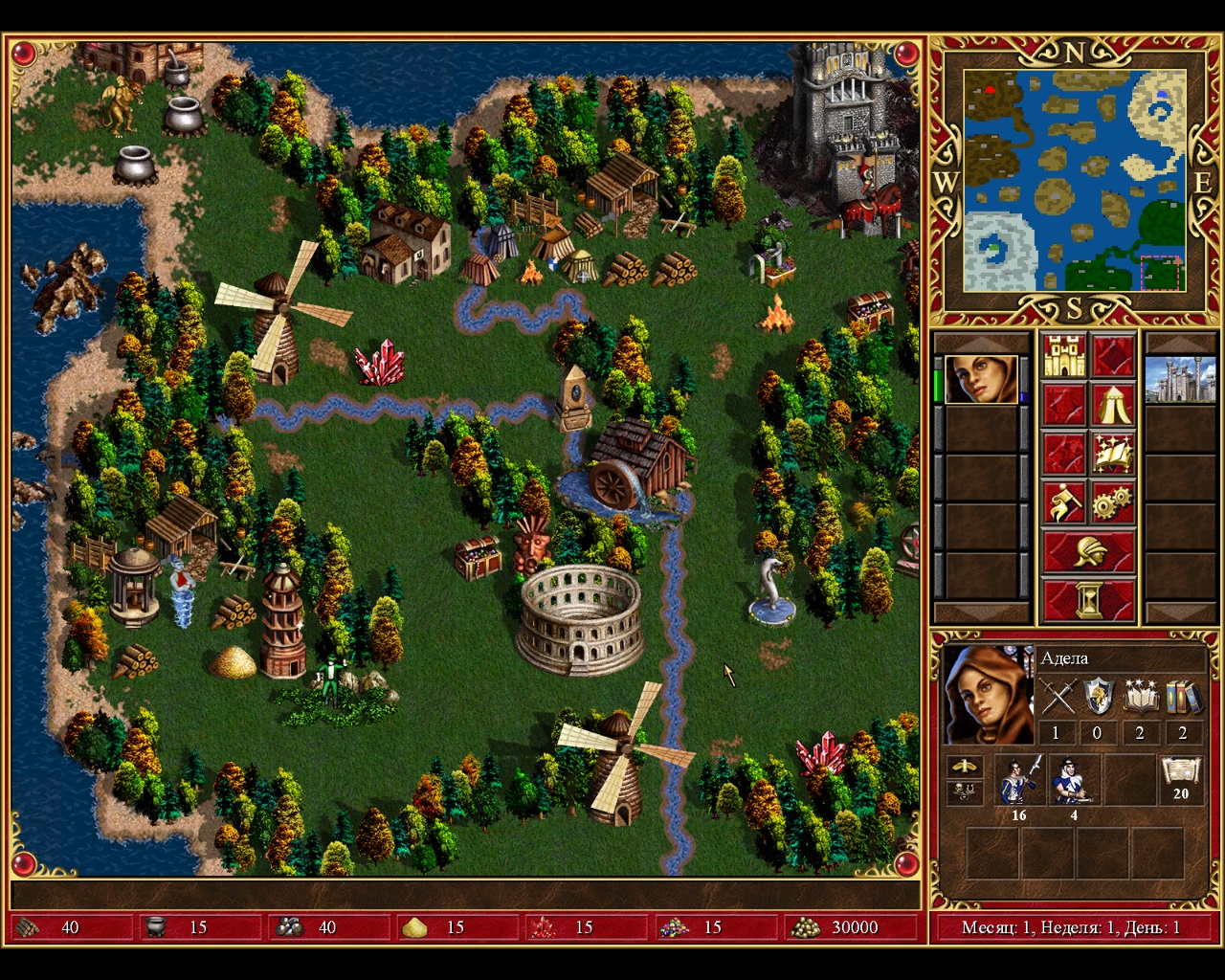Screen dimensions: 1225x980
Task: Click the skull and horseshoe luck icon
Action: 964,792
